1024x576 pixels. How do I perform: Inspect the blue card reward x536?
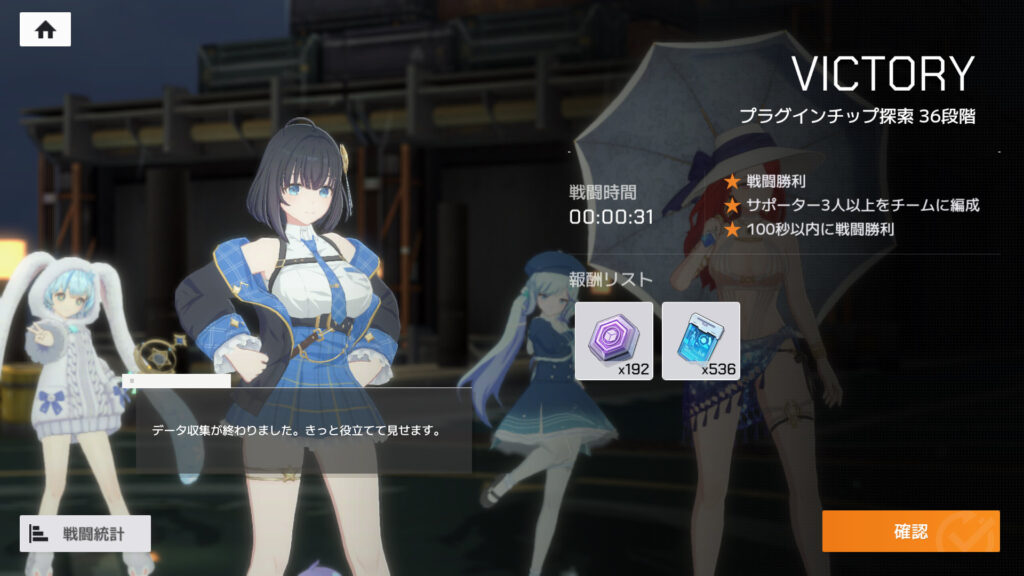click(701, 341)
